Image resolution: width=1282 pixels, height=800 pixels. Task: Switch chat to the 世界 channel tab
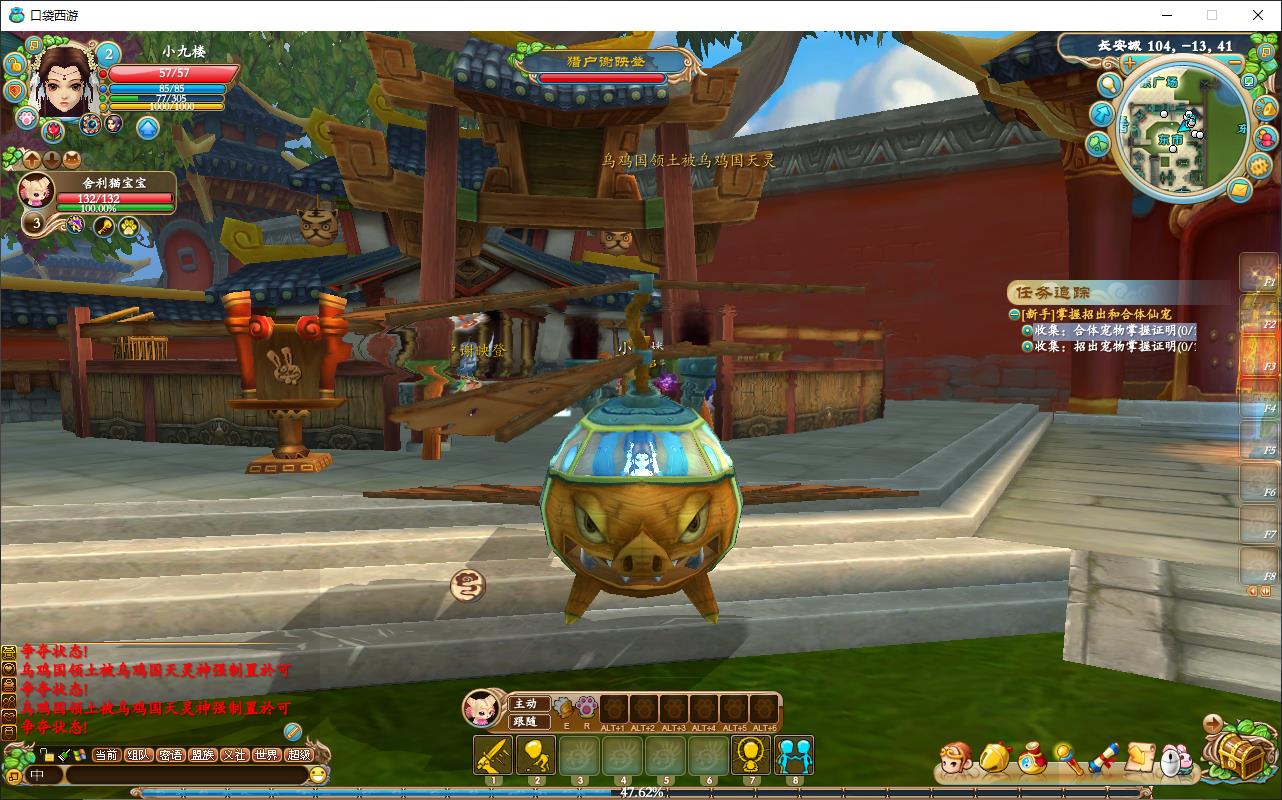[266, 755]
